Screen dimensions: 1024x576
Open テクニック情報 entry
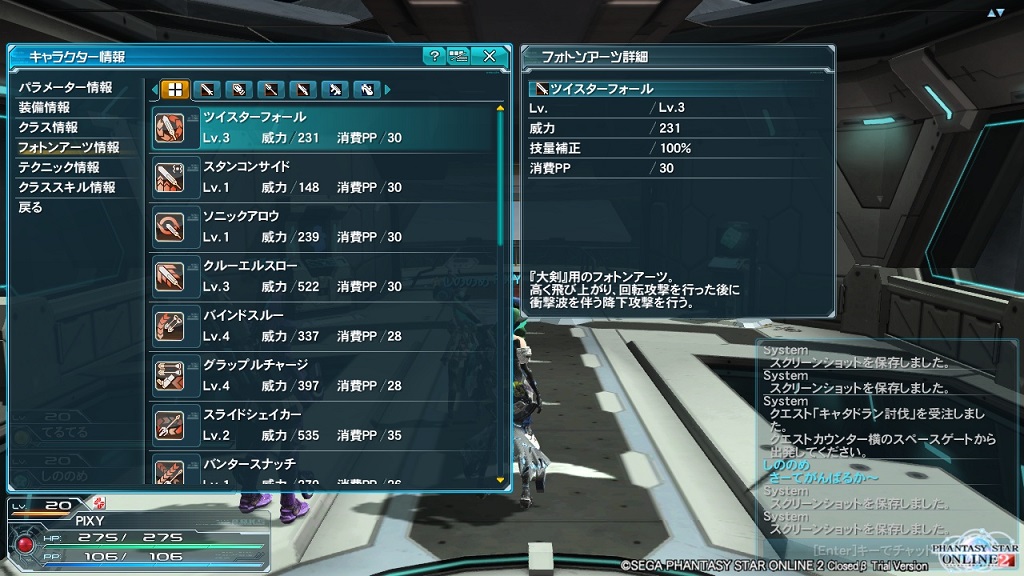(x=59, y=168)
